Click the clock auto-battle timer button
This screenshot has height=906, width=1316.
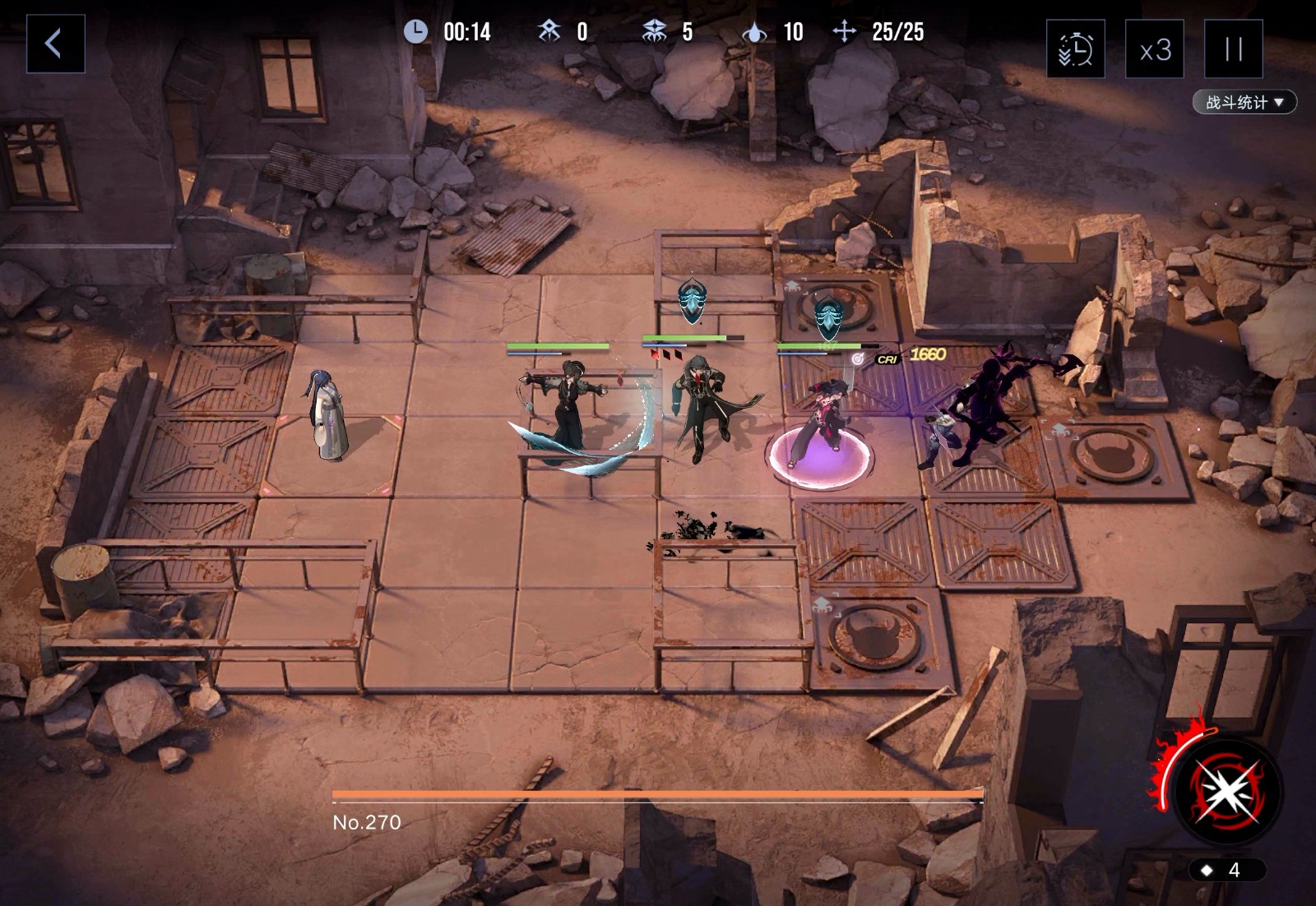[x=1075, y=49]
